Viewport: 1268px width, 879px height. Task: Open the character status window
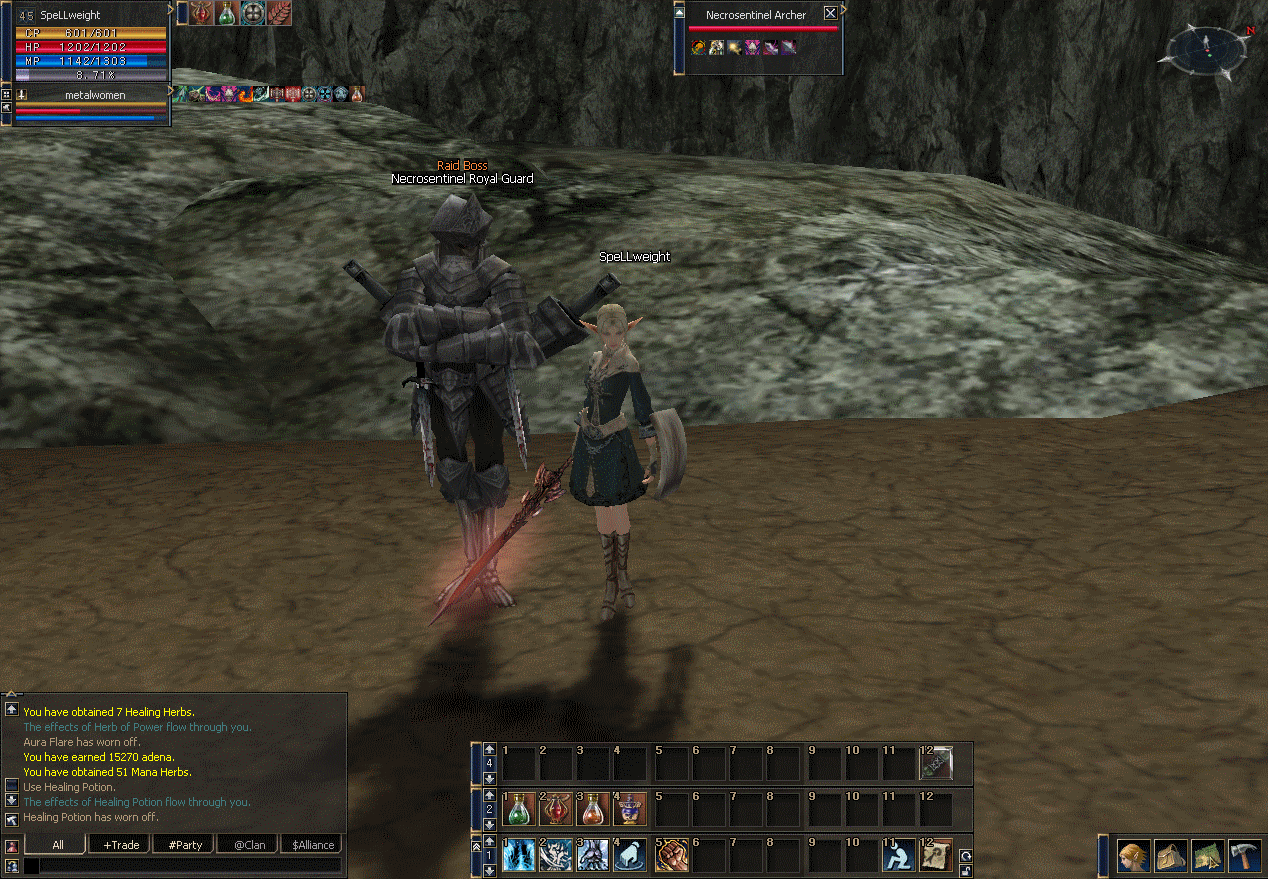point(1133,857)
